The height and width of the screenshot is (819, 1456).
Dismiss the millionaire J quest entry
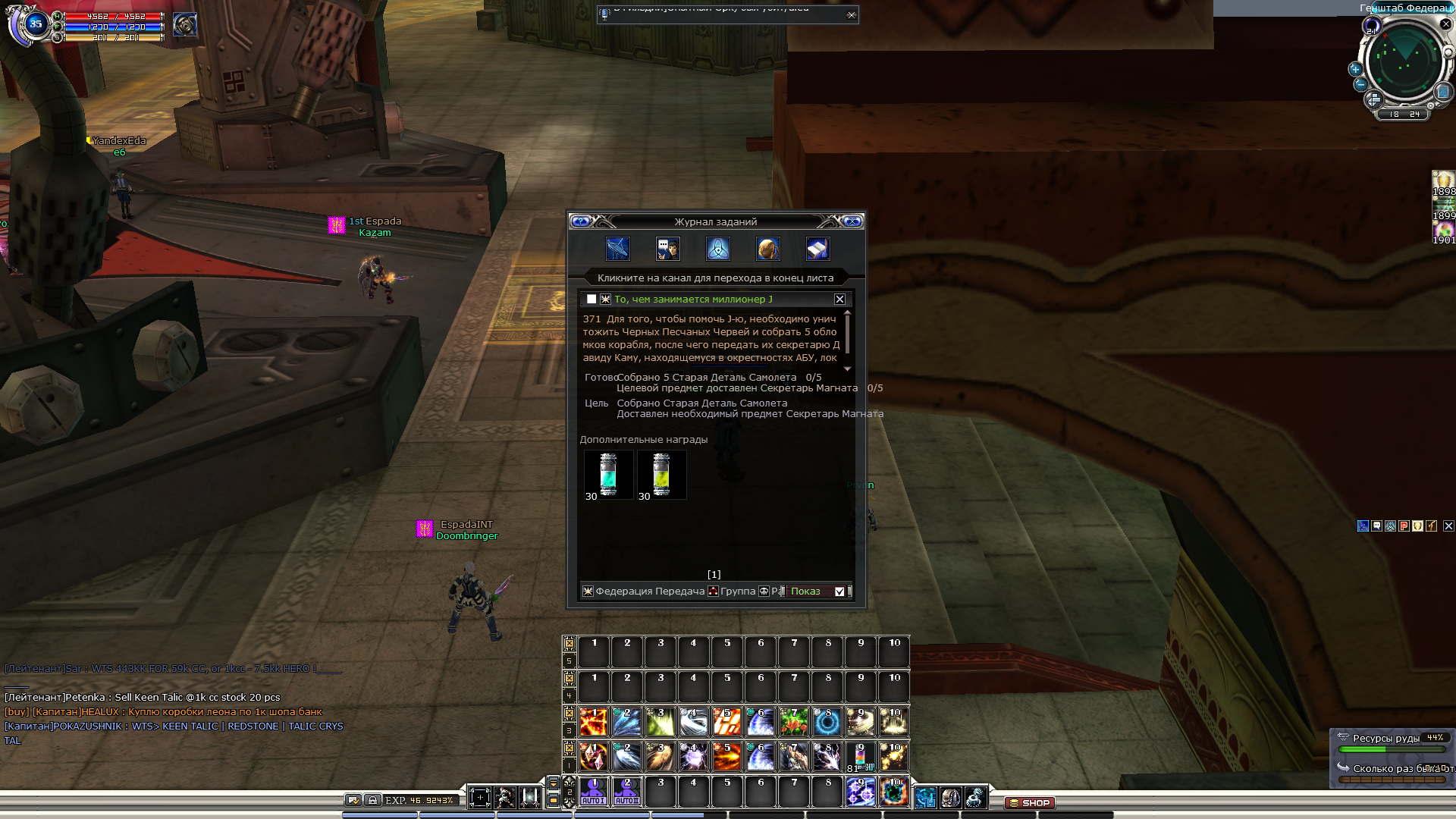pyautogui.click(x=839, y=300)
